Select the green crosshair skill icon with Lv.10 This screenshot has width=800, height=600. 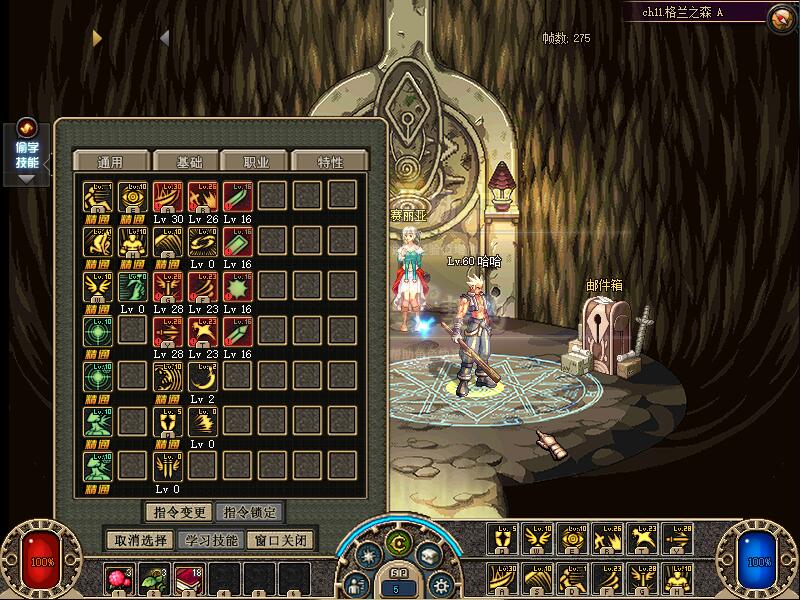pos(99,331)
